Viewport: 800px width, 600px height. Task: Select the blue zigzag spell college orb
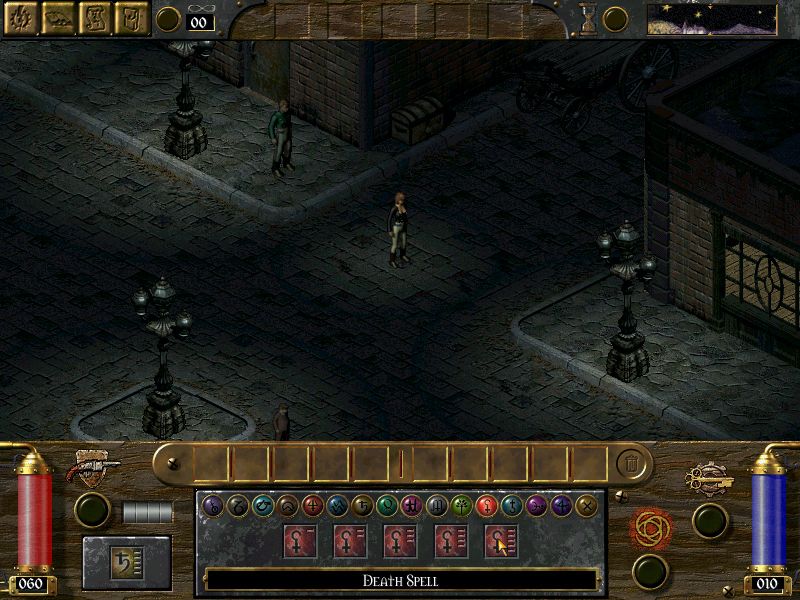coord(337,506)
